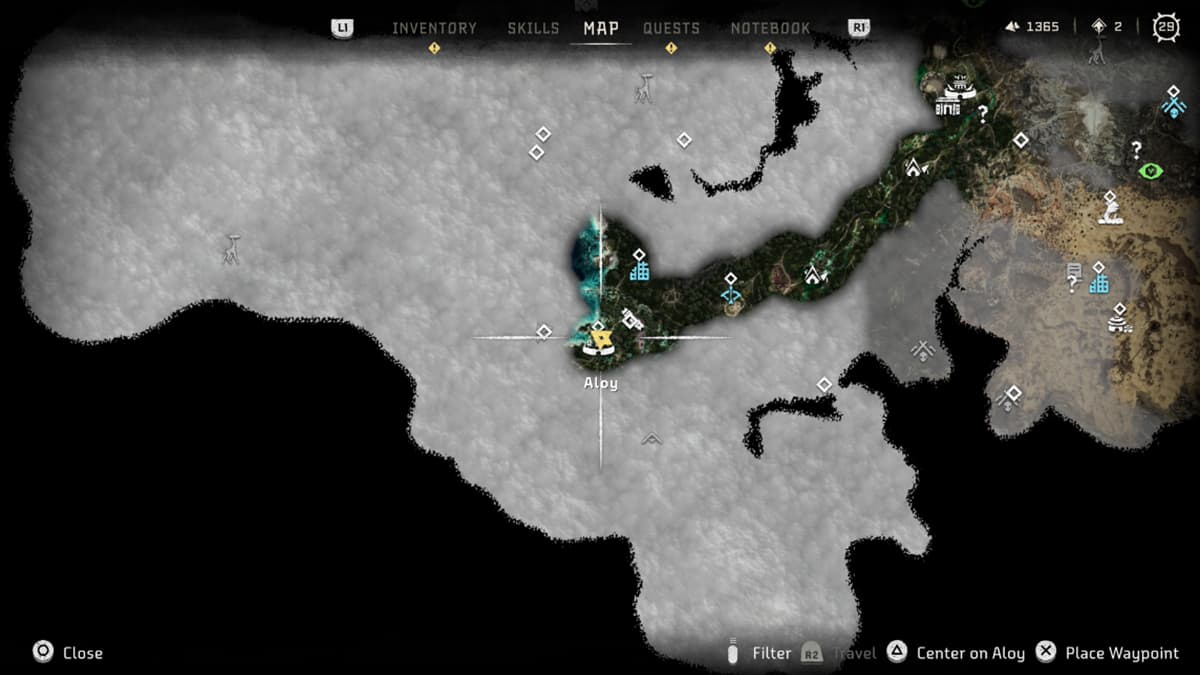Click the blue bow hunting grounds marker
The height and width of the screenshot is (675, 1200).
731,295
